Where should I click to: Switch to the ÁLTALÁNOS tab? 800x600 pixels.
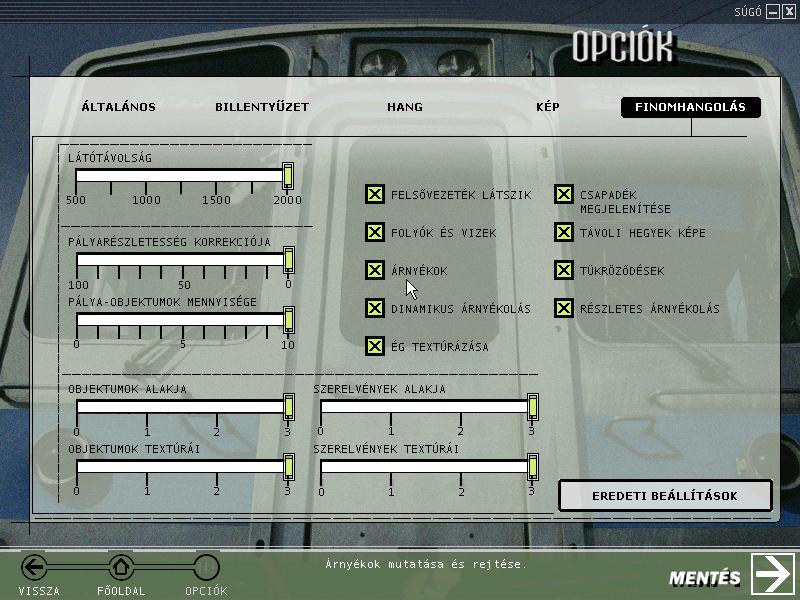118,107
